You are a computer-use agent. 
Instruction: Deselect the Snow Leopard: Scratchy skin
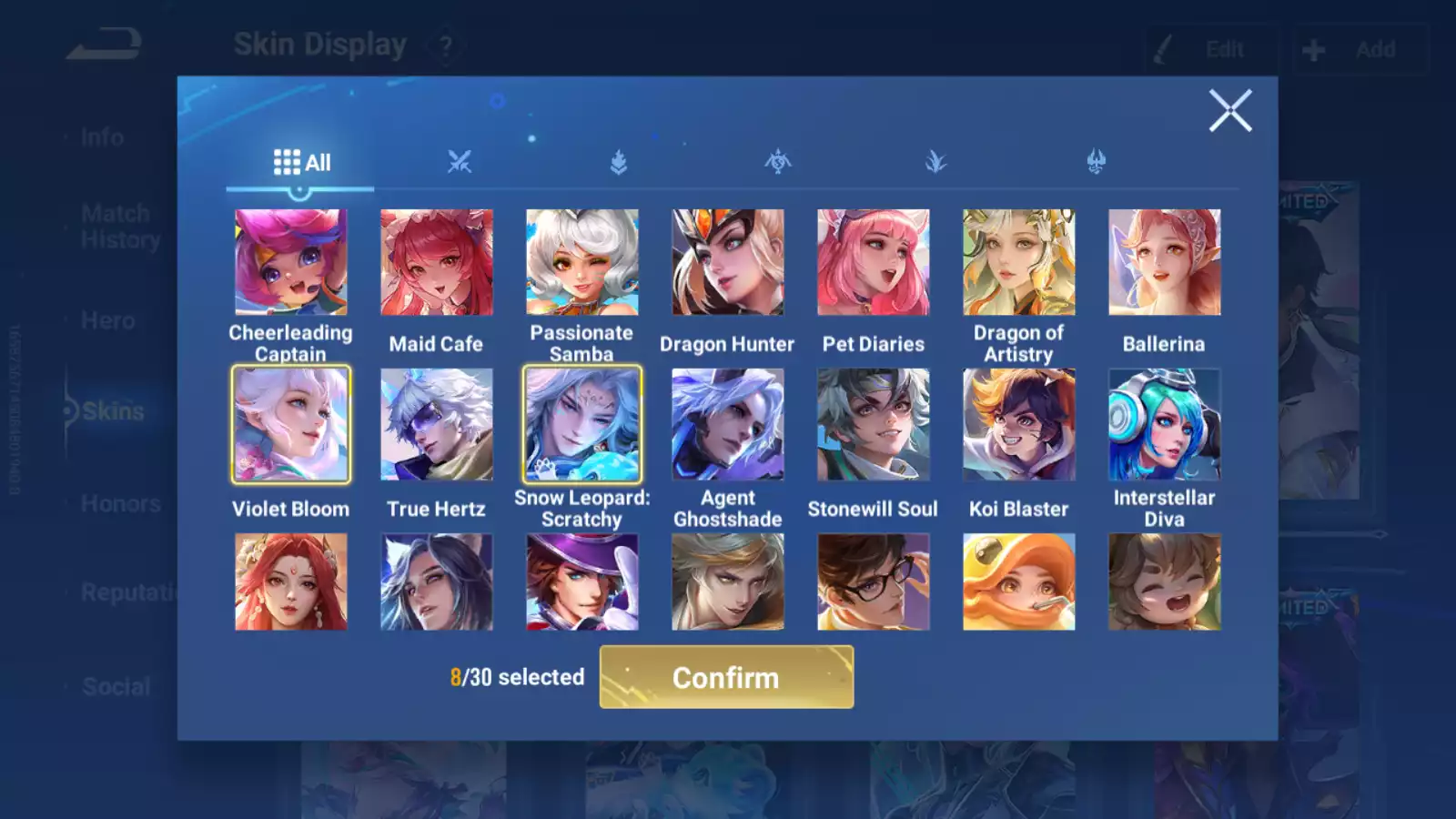(581, 424)
